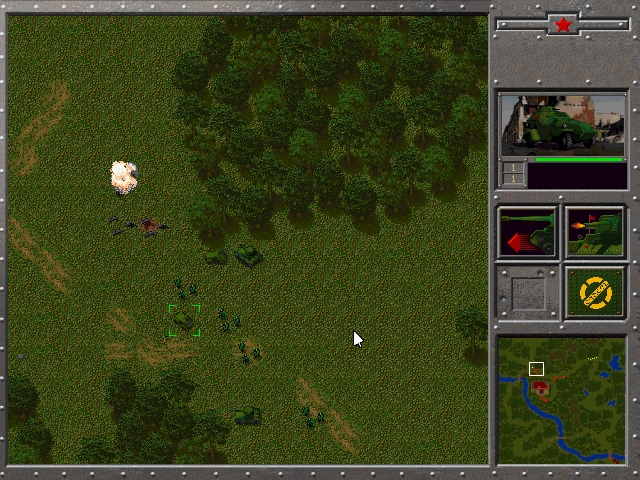The height and width of the screenshot is (480, 640).
Task: Select the armored car unit portrait
Action: tap(563, 124)
